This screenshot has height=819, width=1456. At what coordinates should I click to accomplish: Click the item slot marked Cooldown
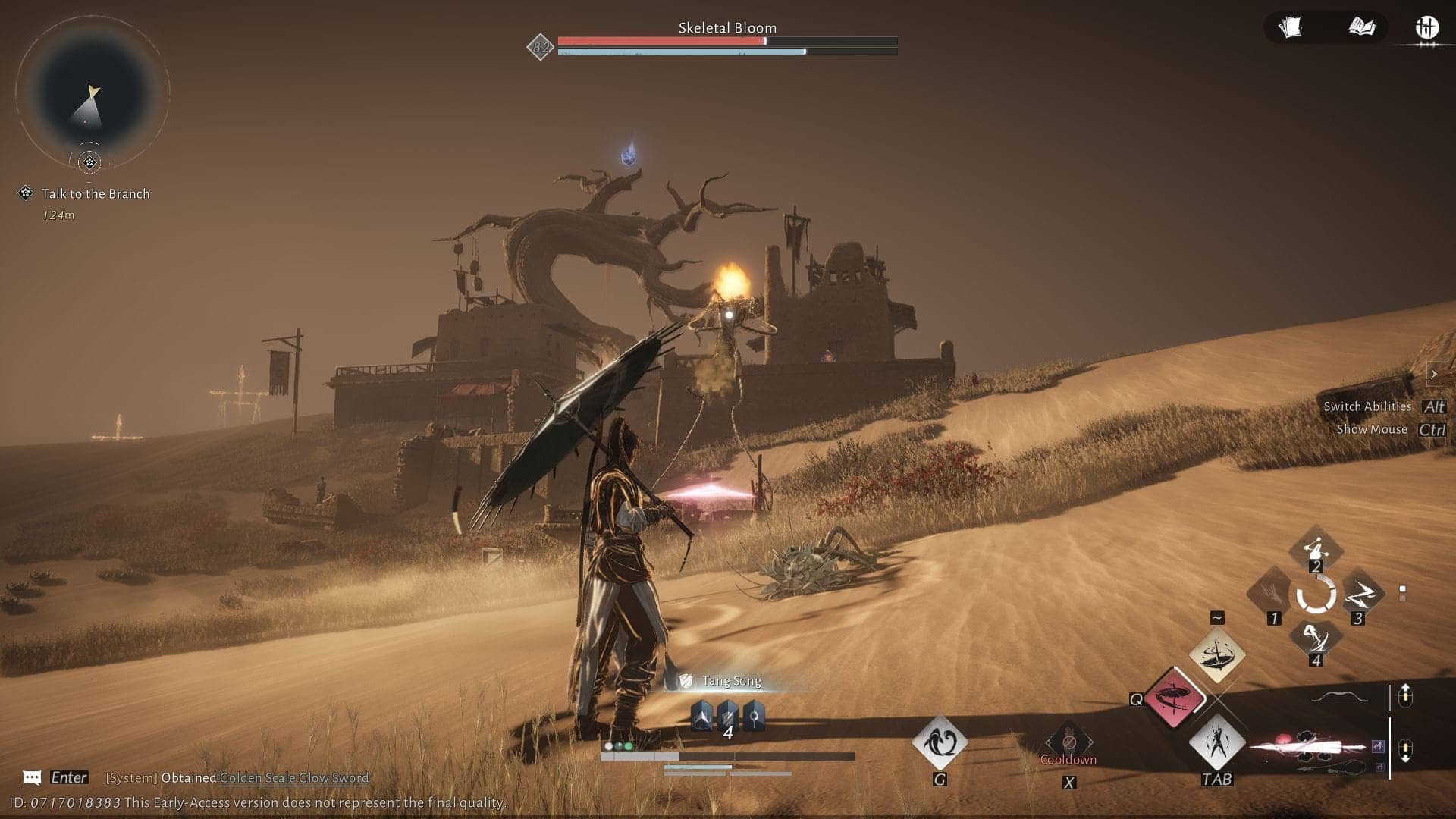(1068, 743)
